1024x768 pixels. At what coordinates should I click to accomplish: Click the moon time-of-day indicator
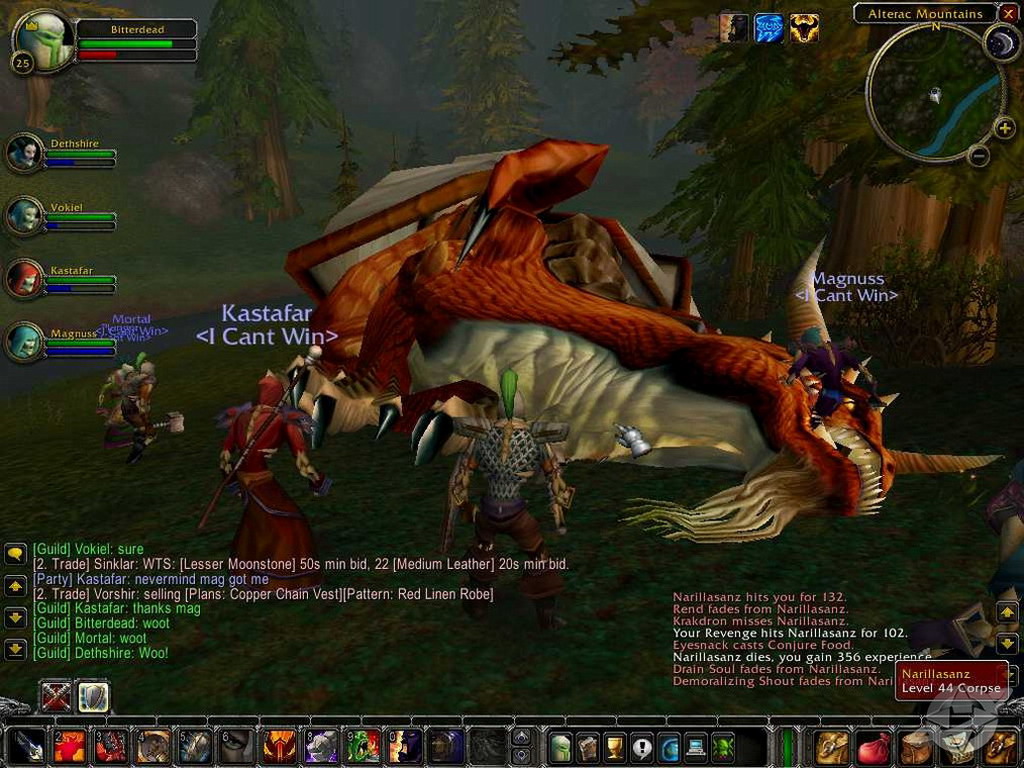coord(1000,42)
